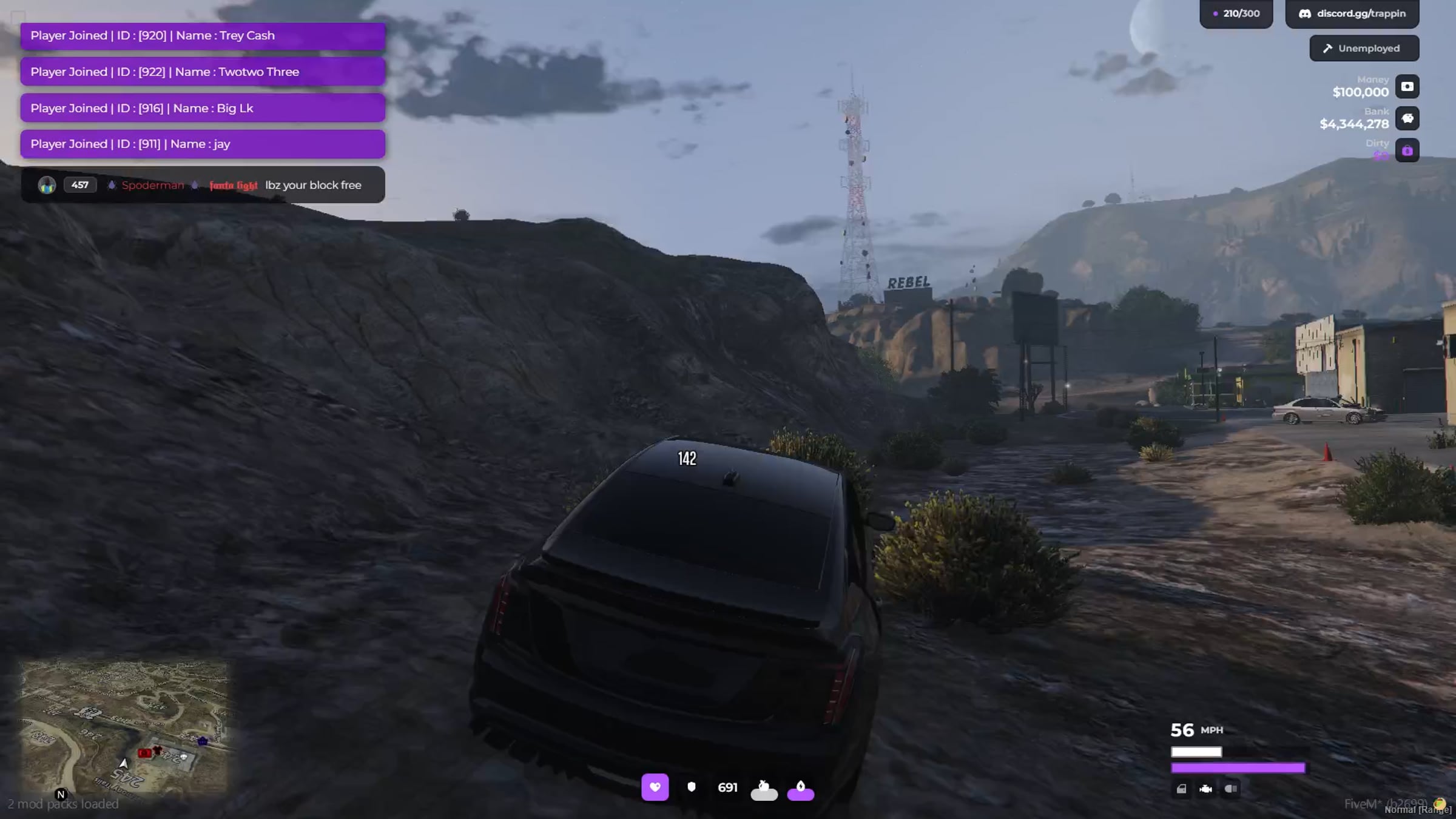
Task: Click the water drop thirst icon
Action: point(800,789)
